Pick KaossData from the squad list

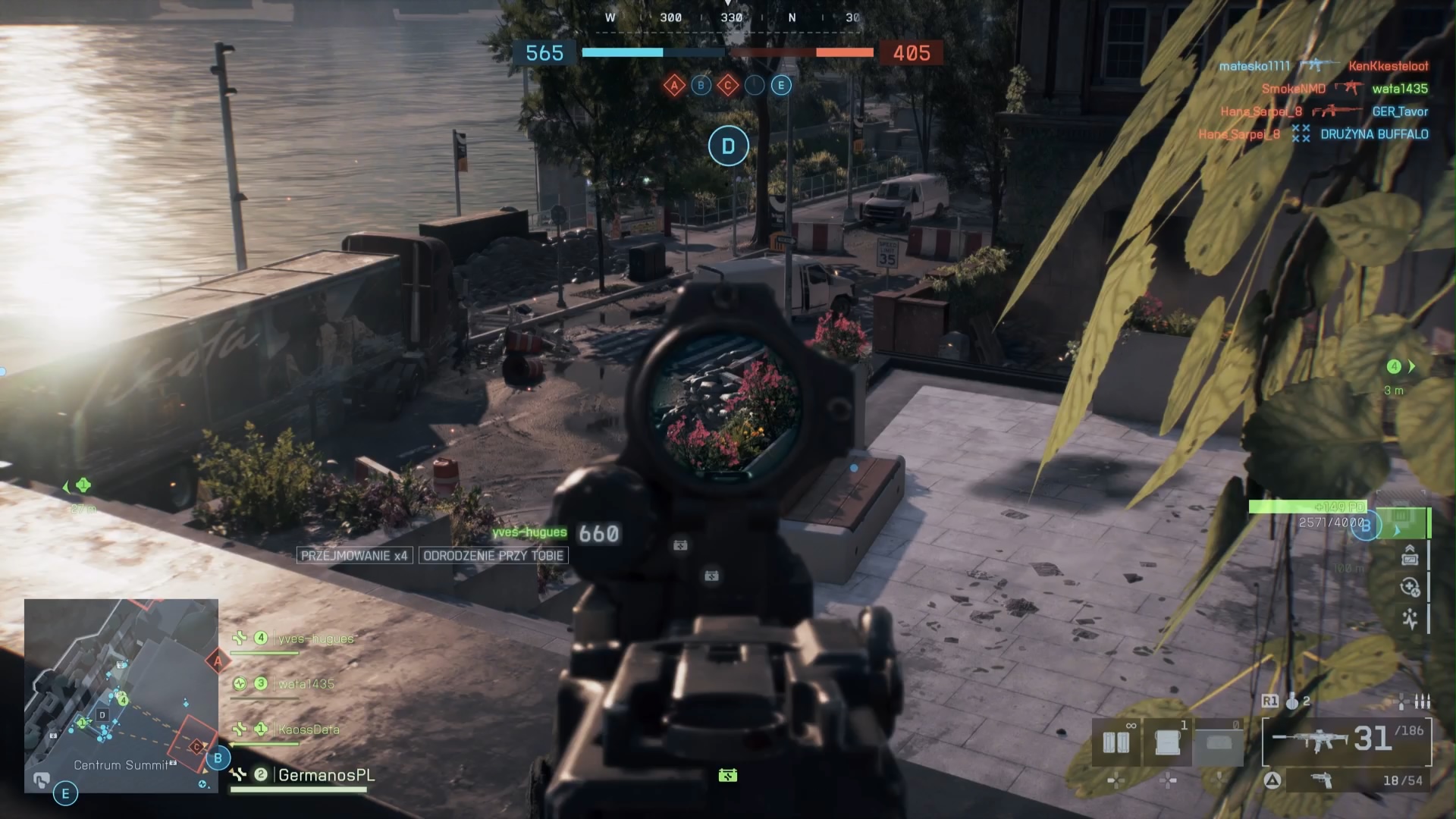pos(308,730)
